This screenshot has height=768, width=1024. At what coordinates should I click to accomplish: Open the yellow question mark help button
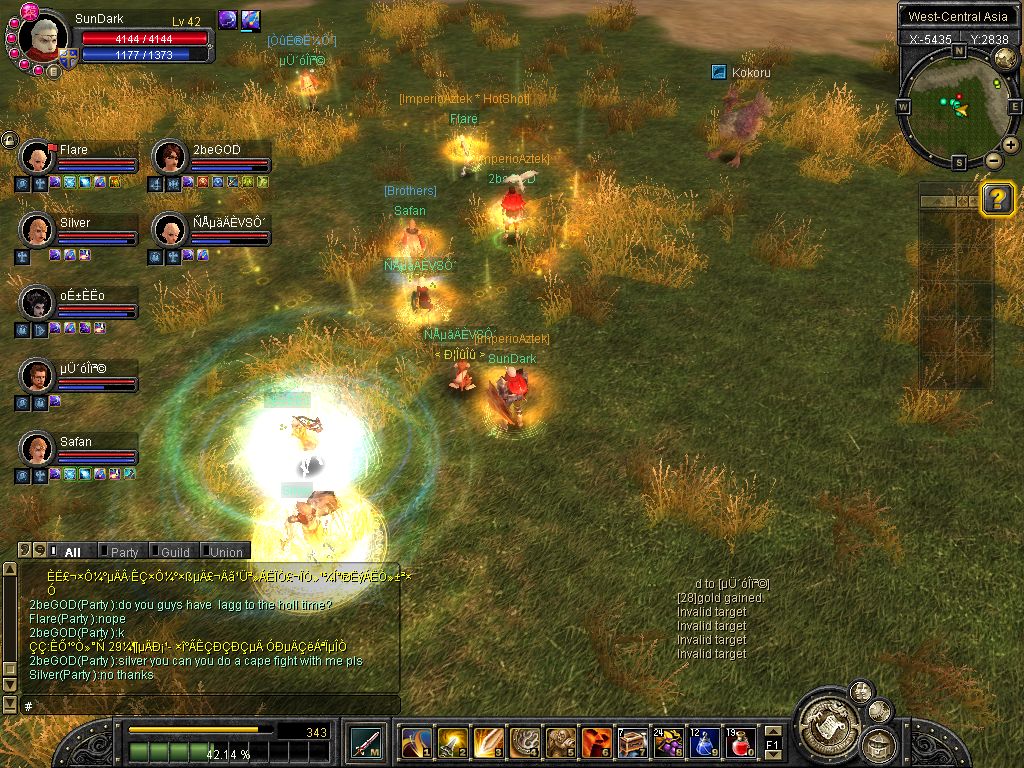[997, 199]
